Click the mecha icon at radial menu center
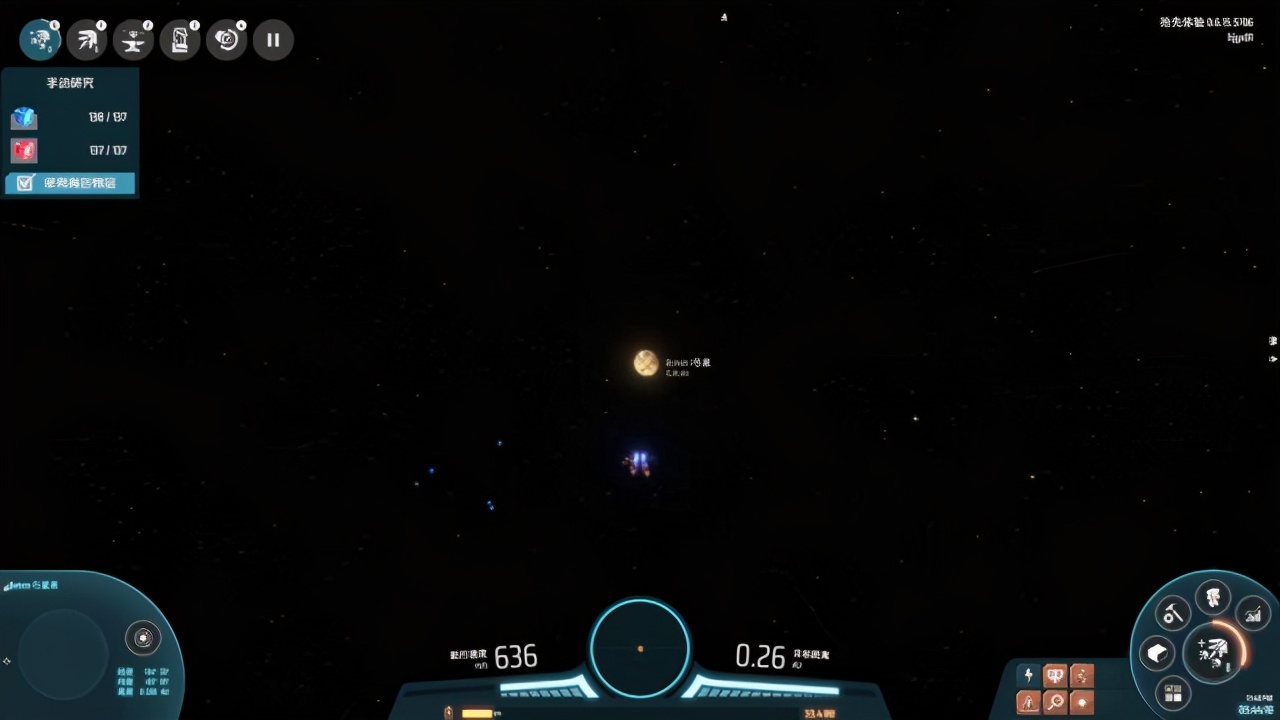This screenshot has width=1280, height=720. coord(1213,655)
